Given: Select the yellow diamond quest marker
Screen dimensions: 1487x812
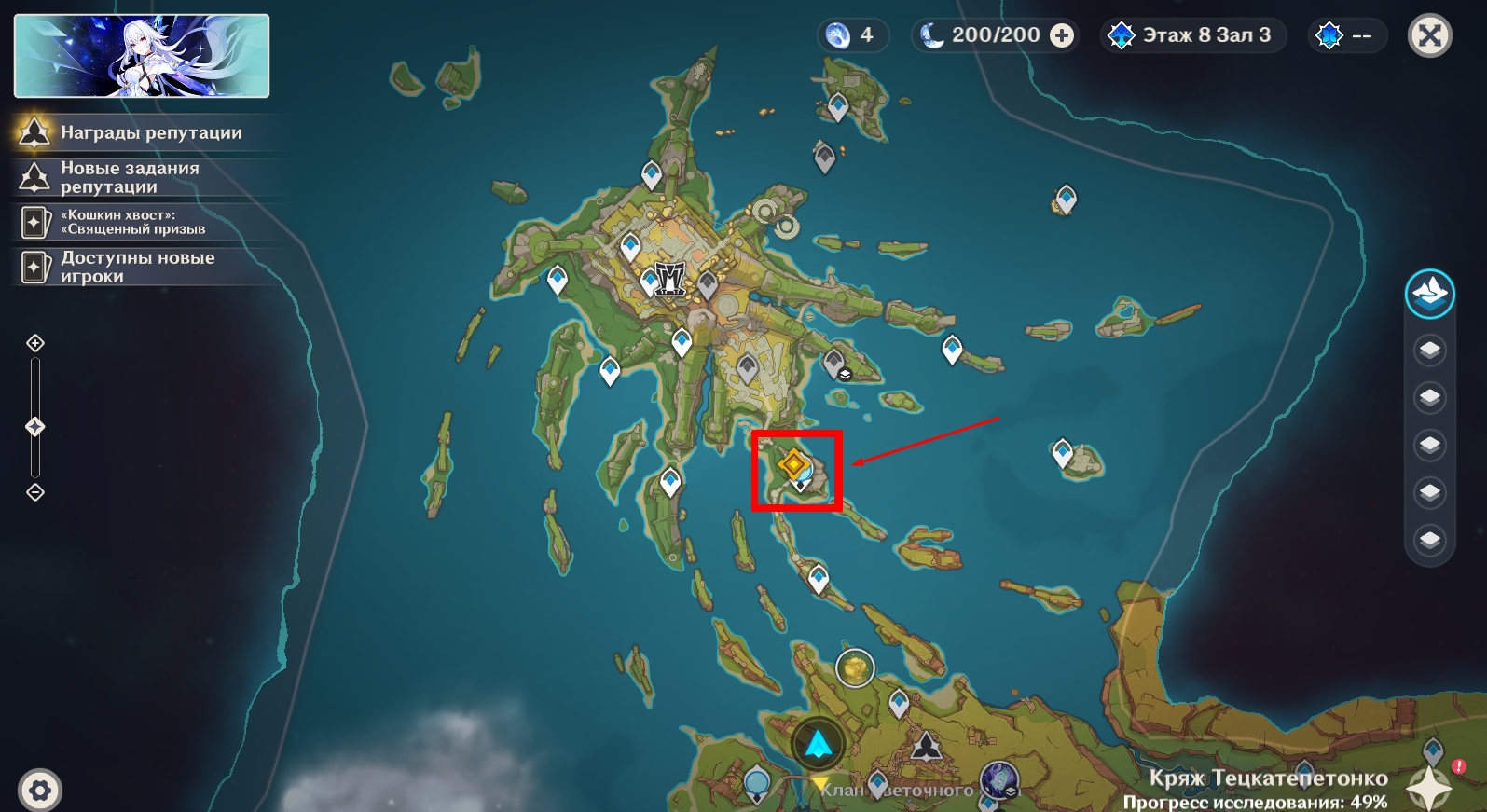Looking at the screenshot, I should tap(793, 463).
